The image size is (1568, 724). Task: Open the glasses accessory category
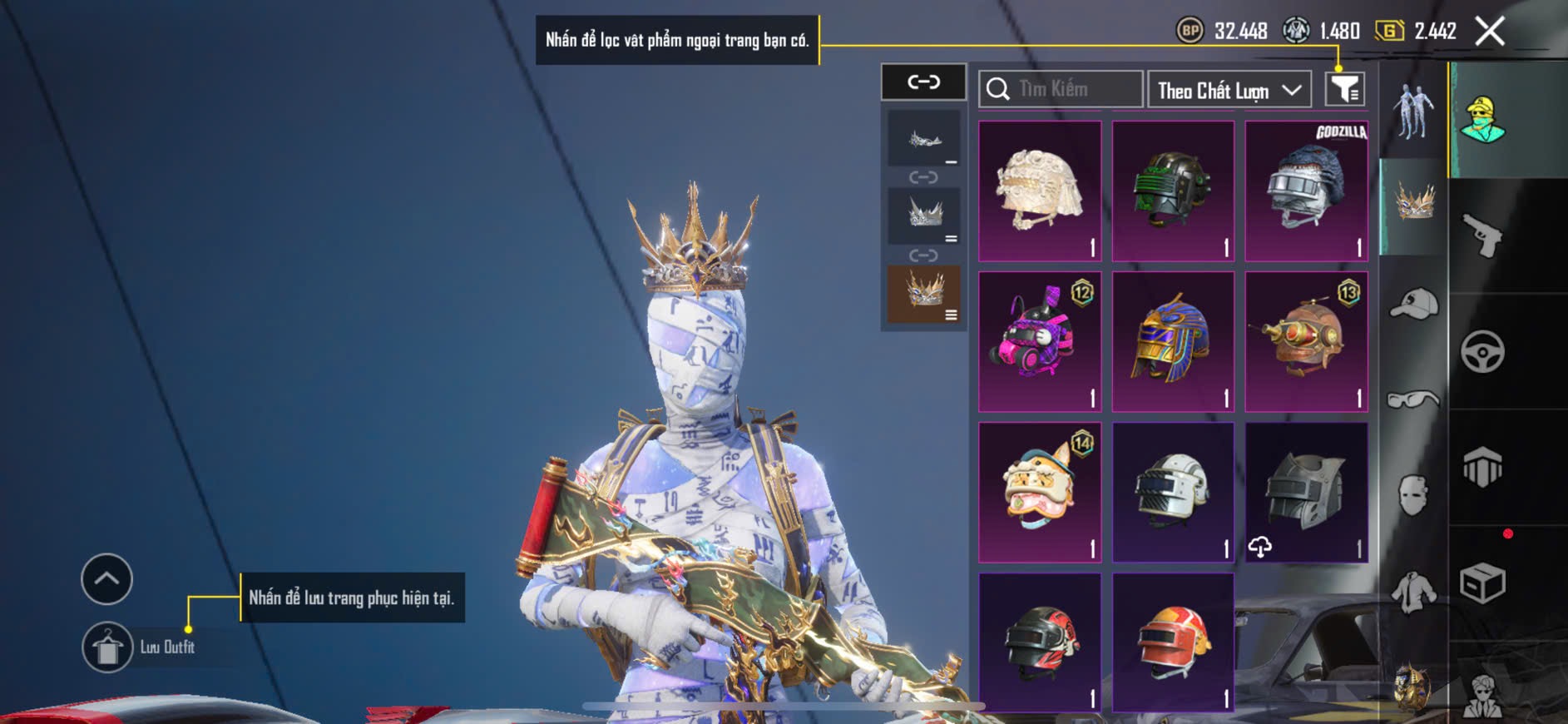pyautogui.click(x=1413, y=400)
